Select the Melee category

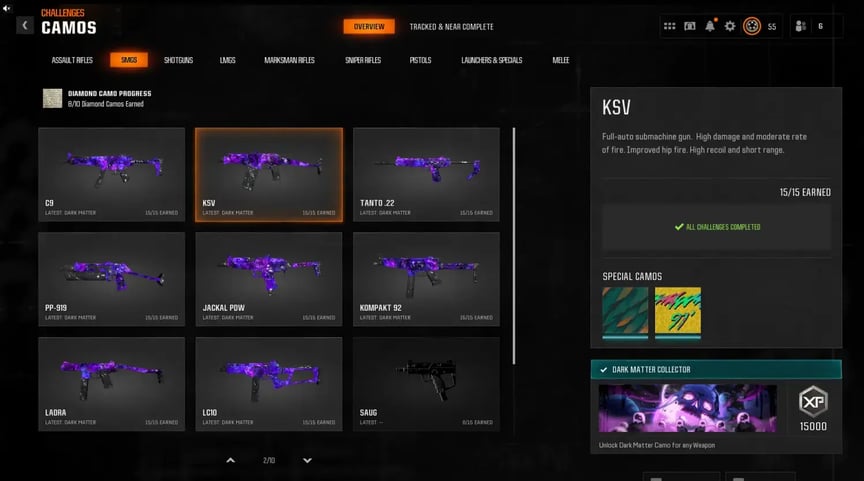pyautogui.click(x=561, y=60)
